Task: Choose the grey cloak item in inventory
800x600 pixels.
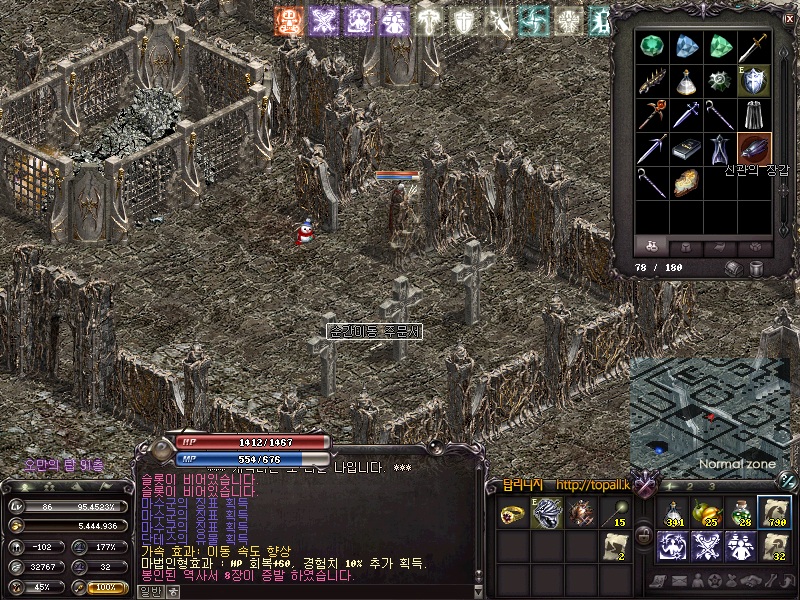Action: [x=754, y=115]
